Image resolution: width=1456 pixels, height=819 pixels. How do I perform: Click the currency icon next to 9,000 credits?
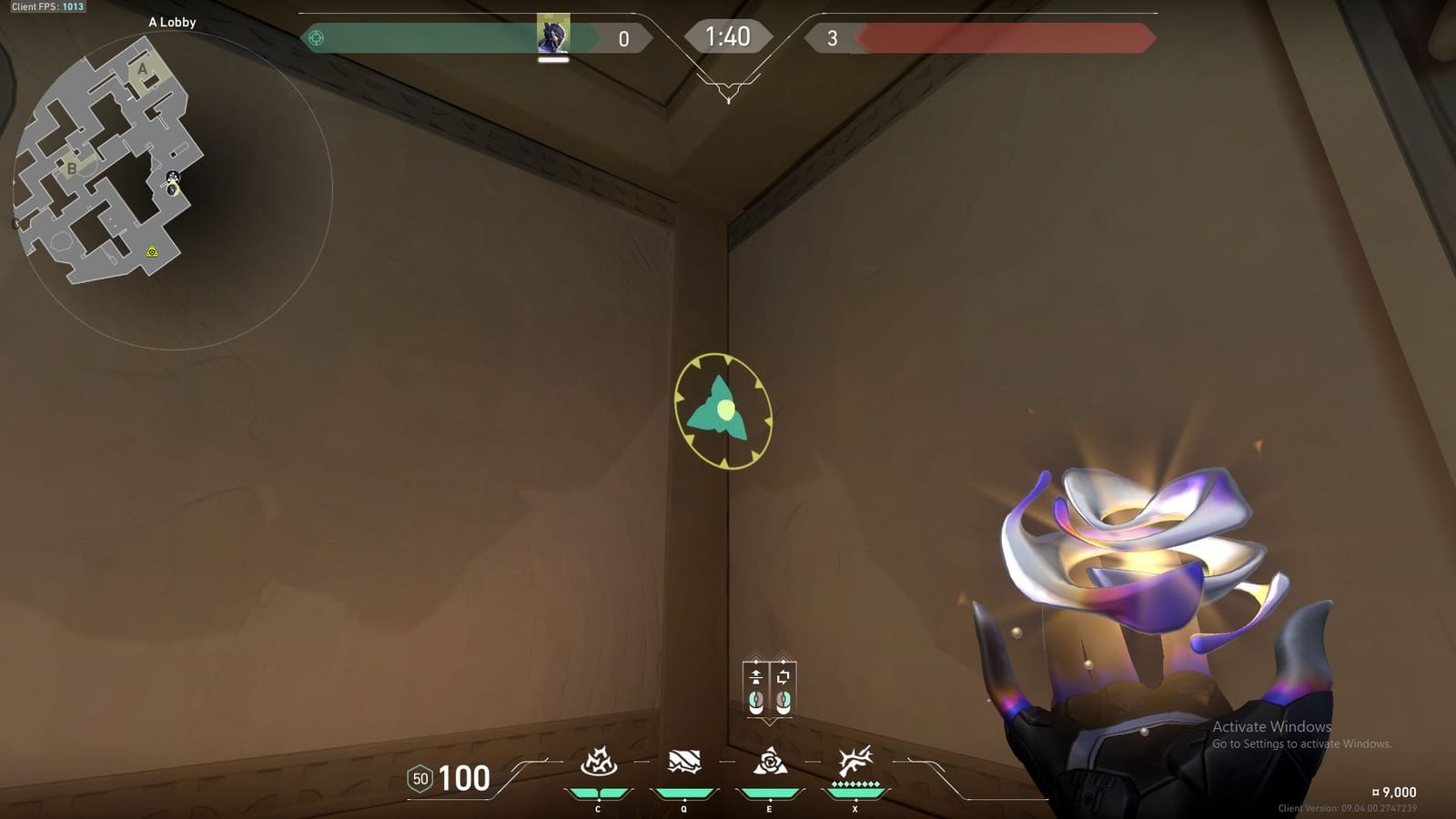(1376, 792)
